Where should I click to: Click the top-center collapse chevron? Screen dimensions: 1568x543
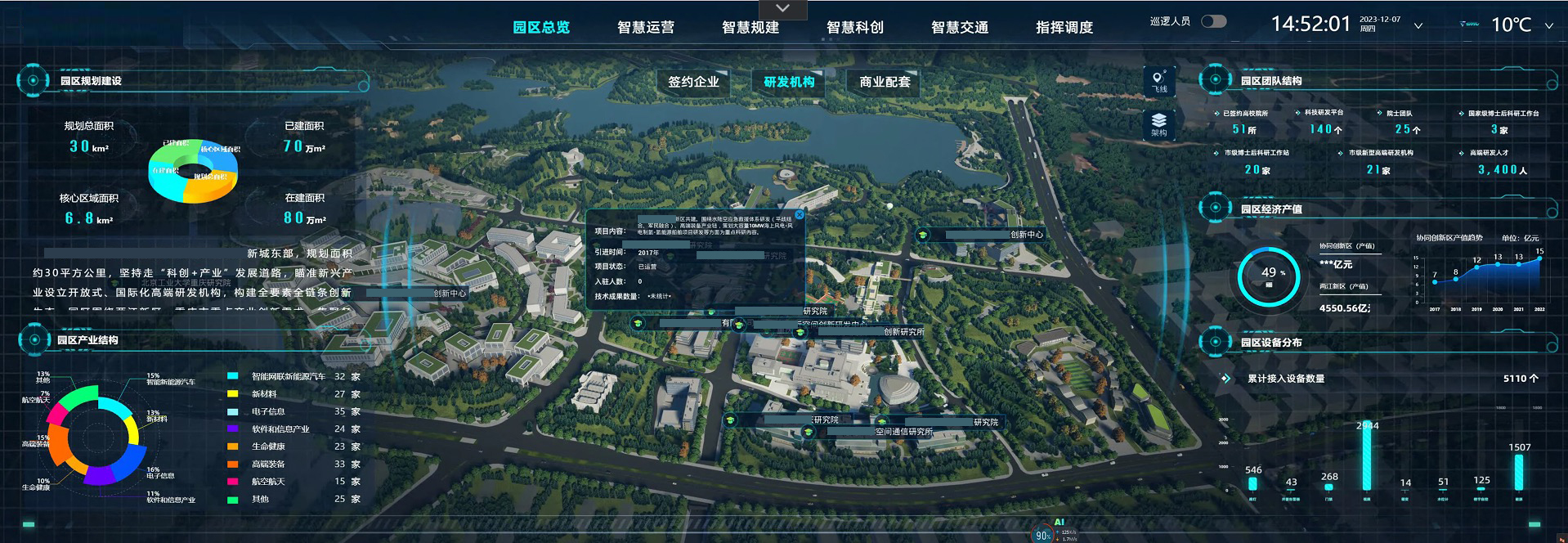[x=782, y=9]
